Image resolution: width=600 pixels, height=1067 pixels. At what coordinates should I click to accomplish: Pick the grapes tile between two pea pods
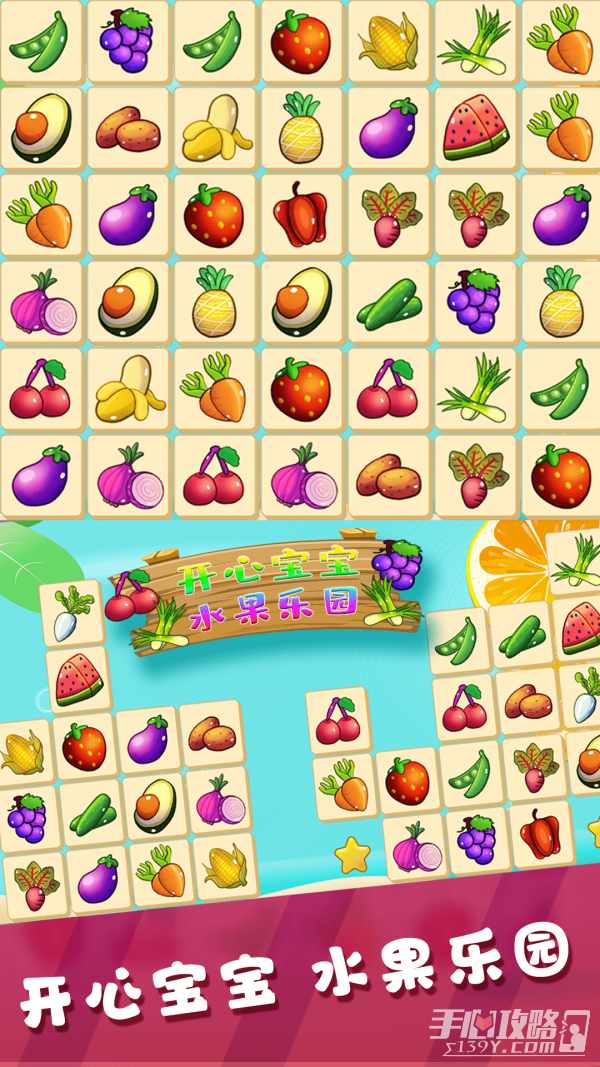click(127, 41)
